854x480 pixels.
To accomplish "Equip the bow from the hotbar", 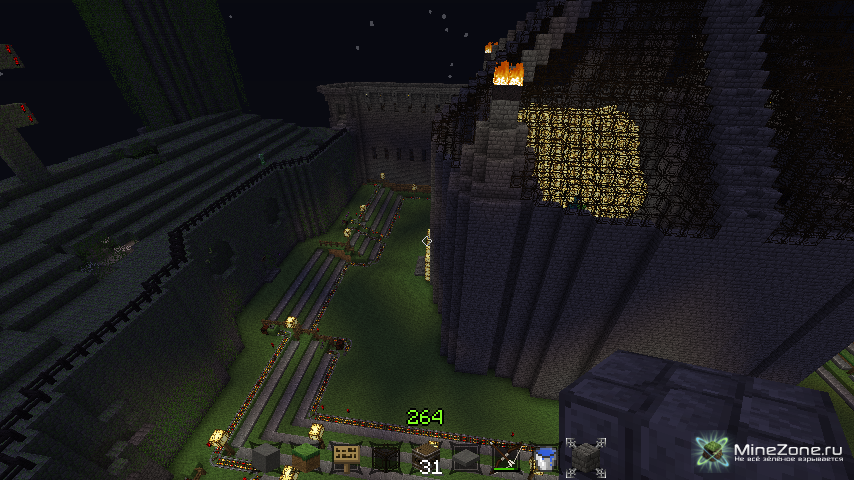I will click(506, 458).
